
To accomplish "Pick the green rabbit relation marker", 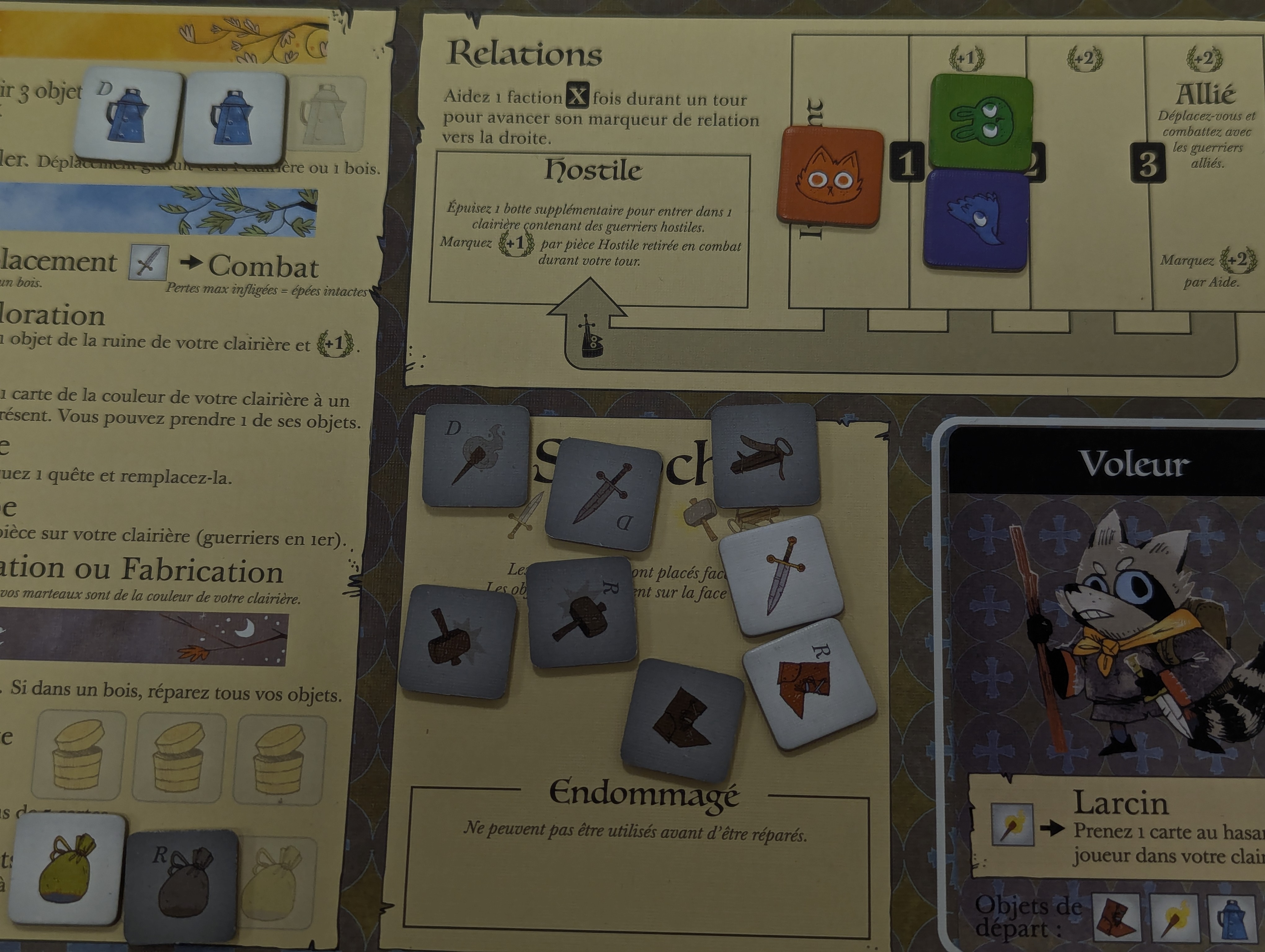I will point(981,122).
